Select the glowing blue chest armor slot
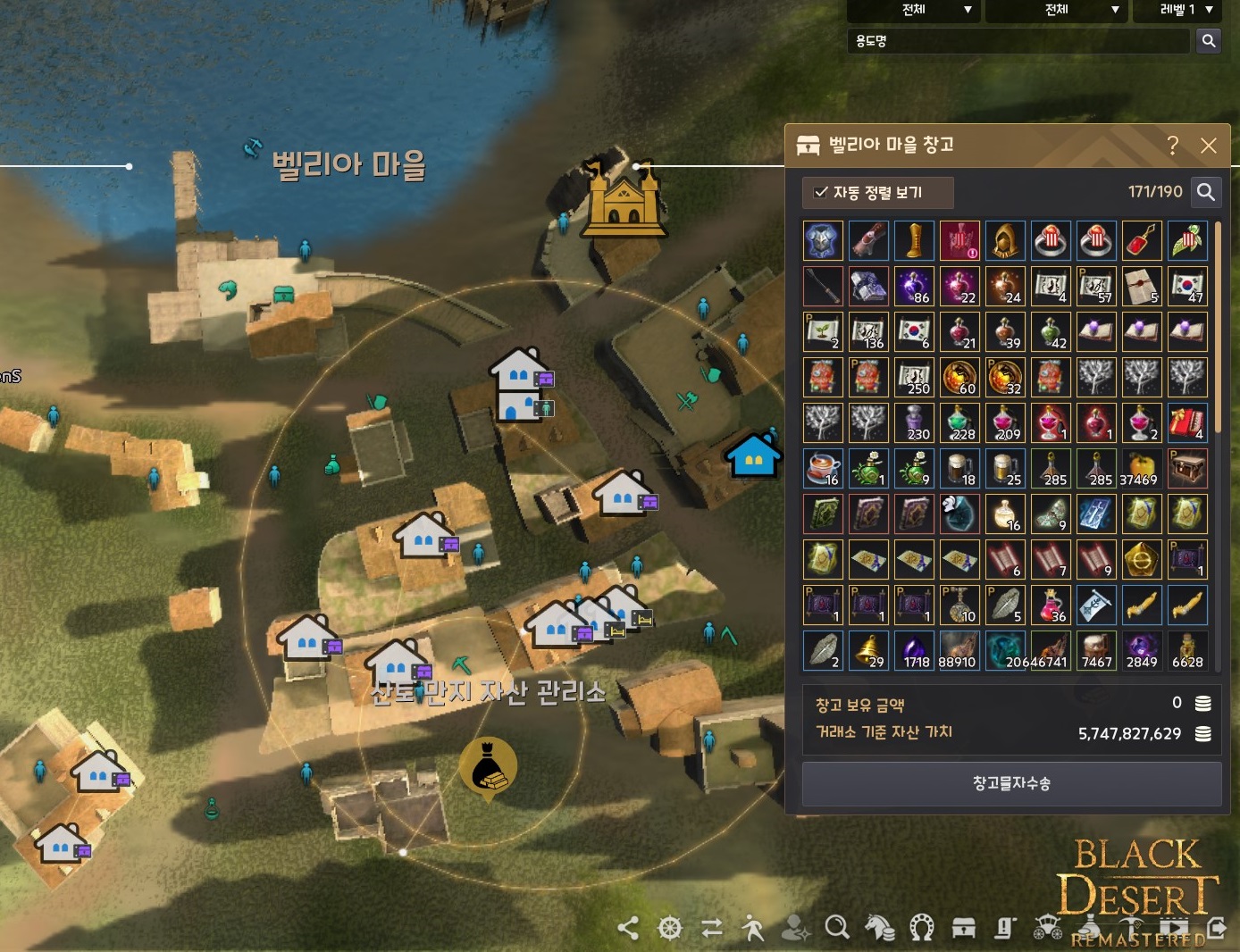This screenshot has height=952, width=1240. coord(823,240)
